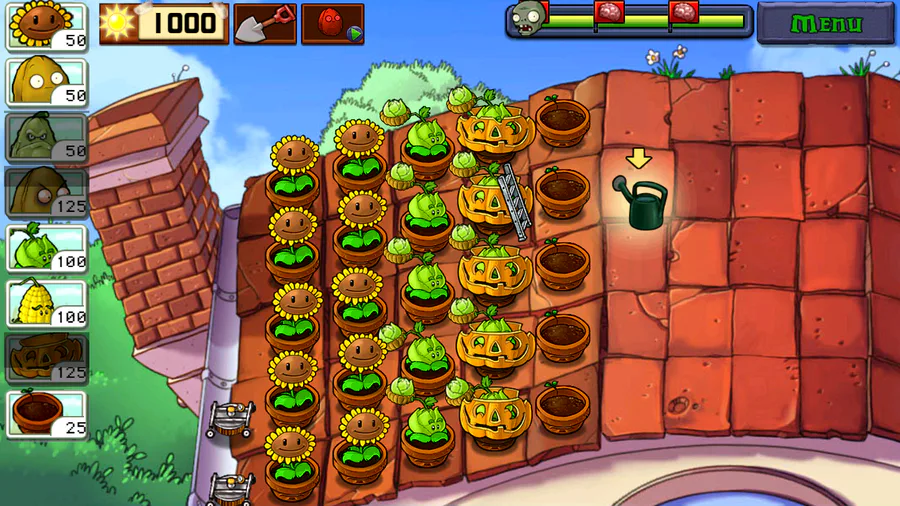Choose the Cabbage-pult seed packet
This screenshot has width=900, height=506.
click(47, 248)
